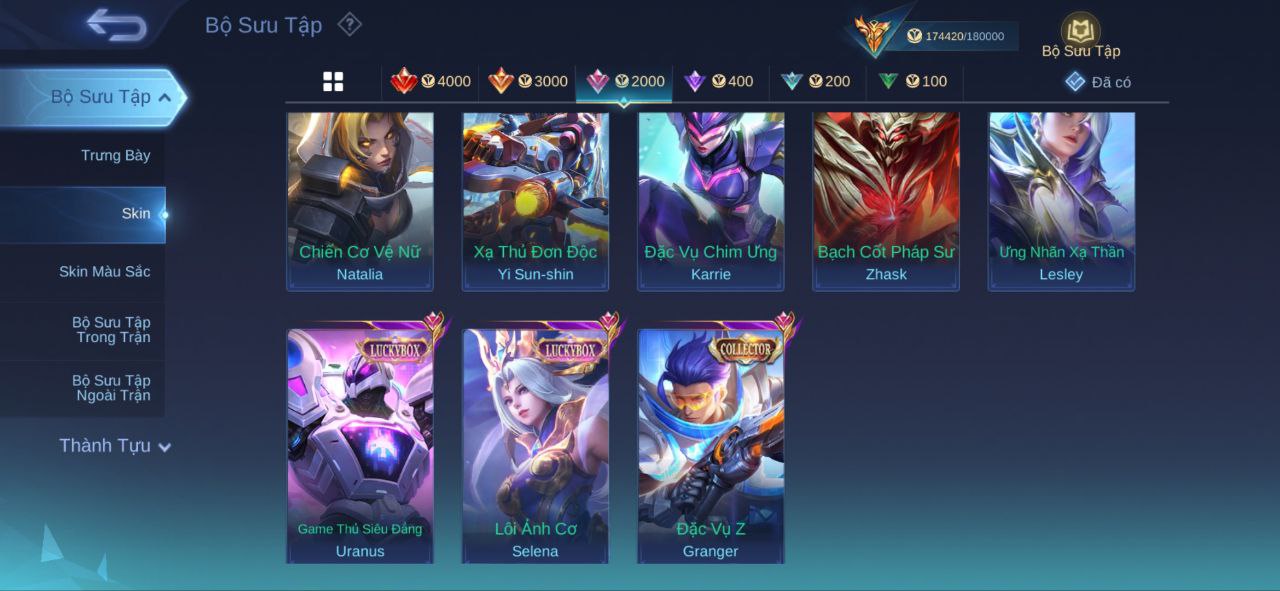
Task: Open Bộ Sưu Tập Trong Trận entry
Action: tap(110, 330)
